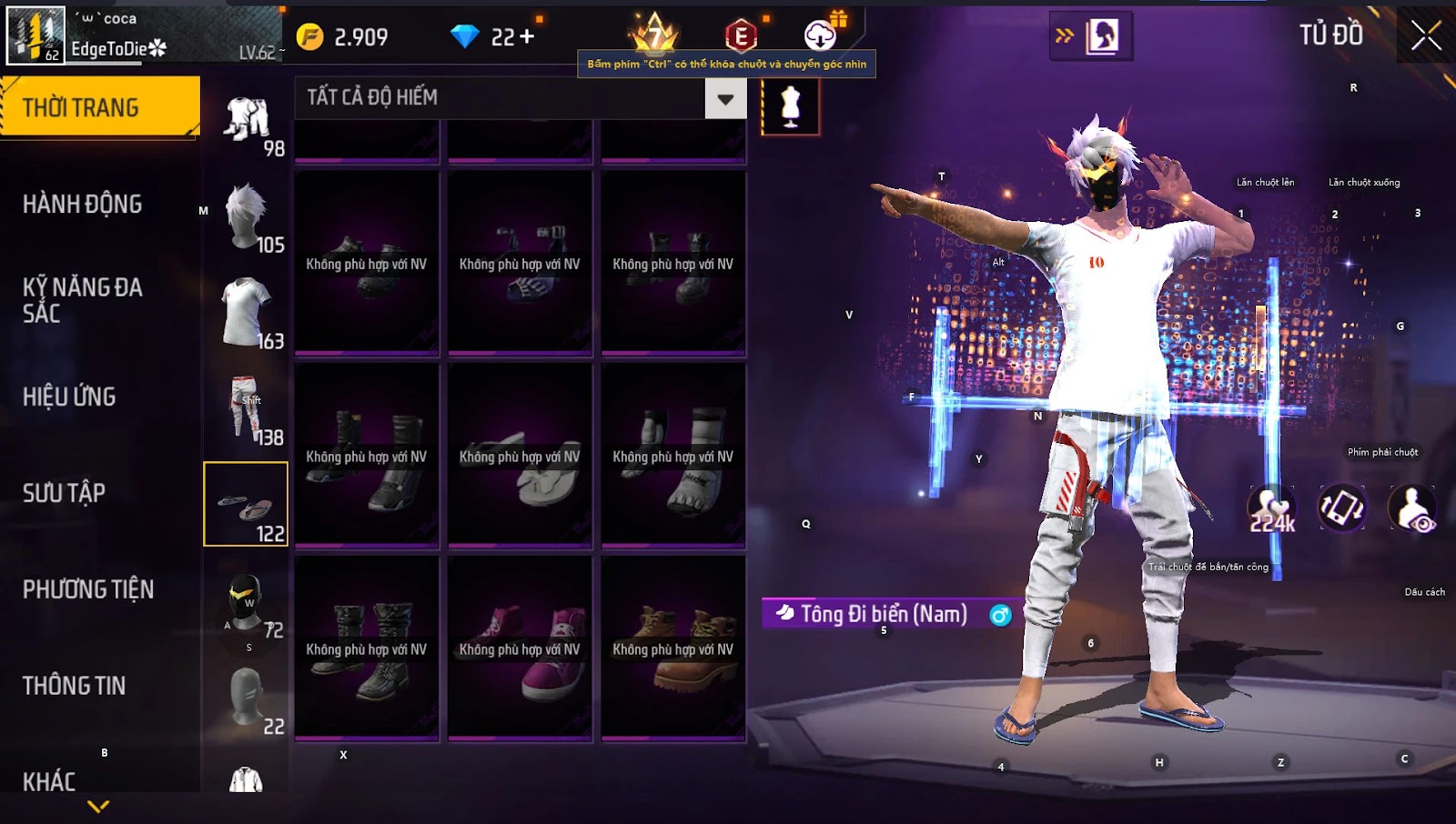The width and height of the screenshot is (1456, 824).
Task: Open the KỸ NĂNG ĐA SẮC section
Action: click(83, 300)
